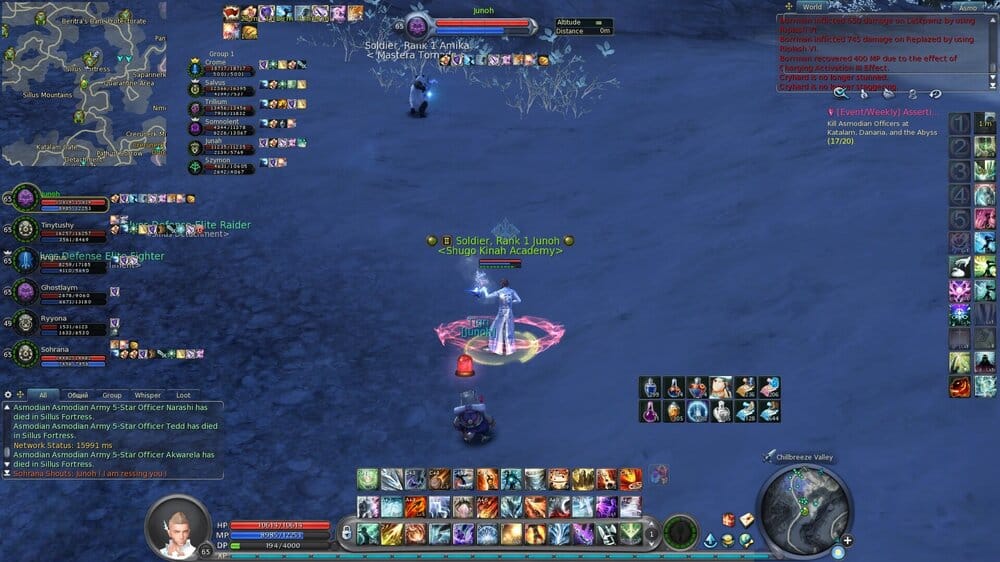Switch to the Group chat tab
1000x562 pixels.
click(x=112, y=395)
